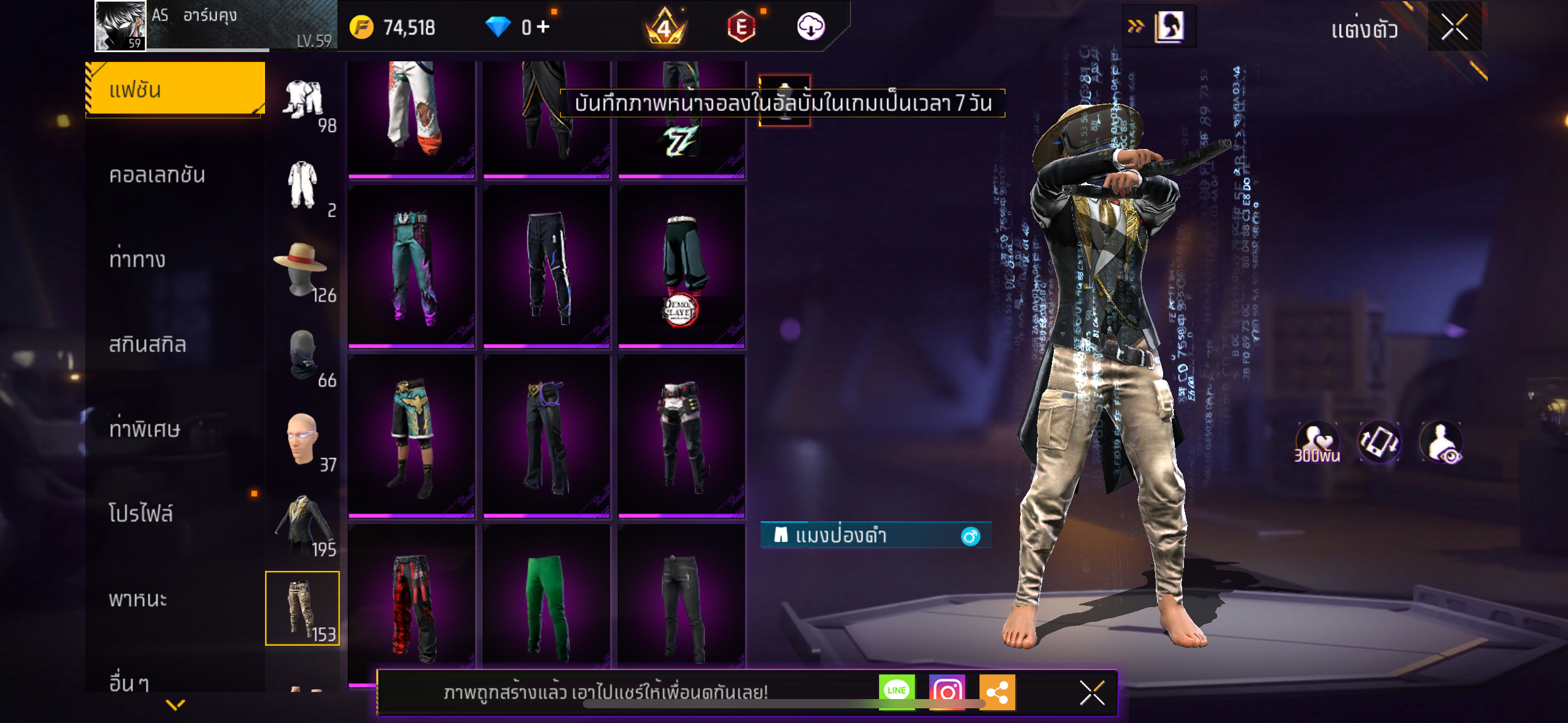This screenshot has width=1568, height=723.
Task: Choose the straw hat headwear category
Action: click(302, 270)
